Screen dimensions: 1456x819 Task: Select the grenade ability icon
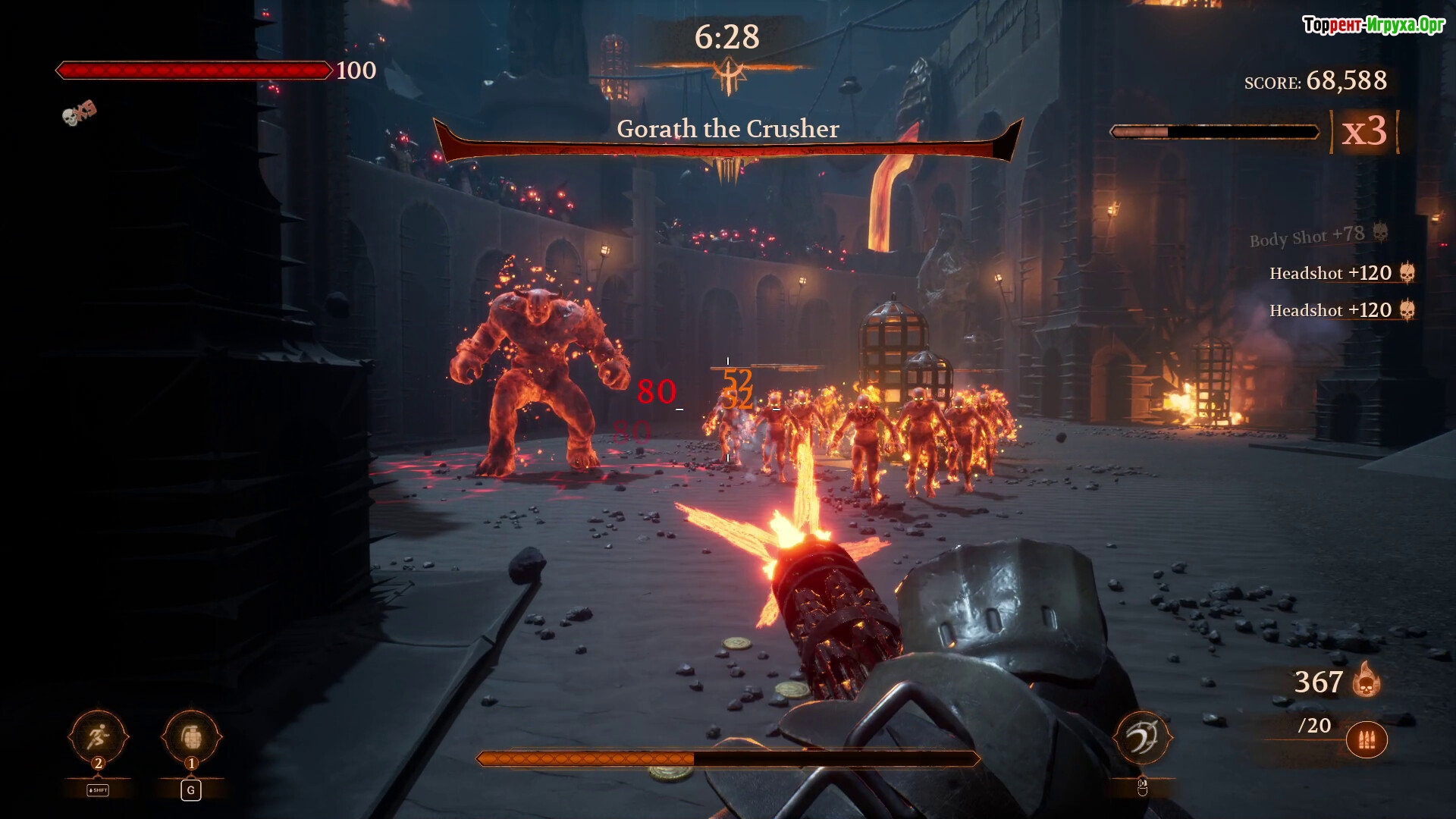click(x=191, y=736)
